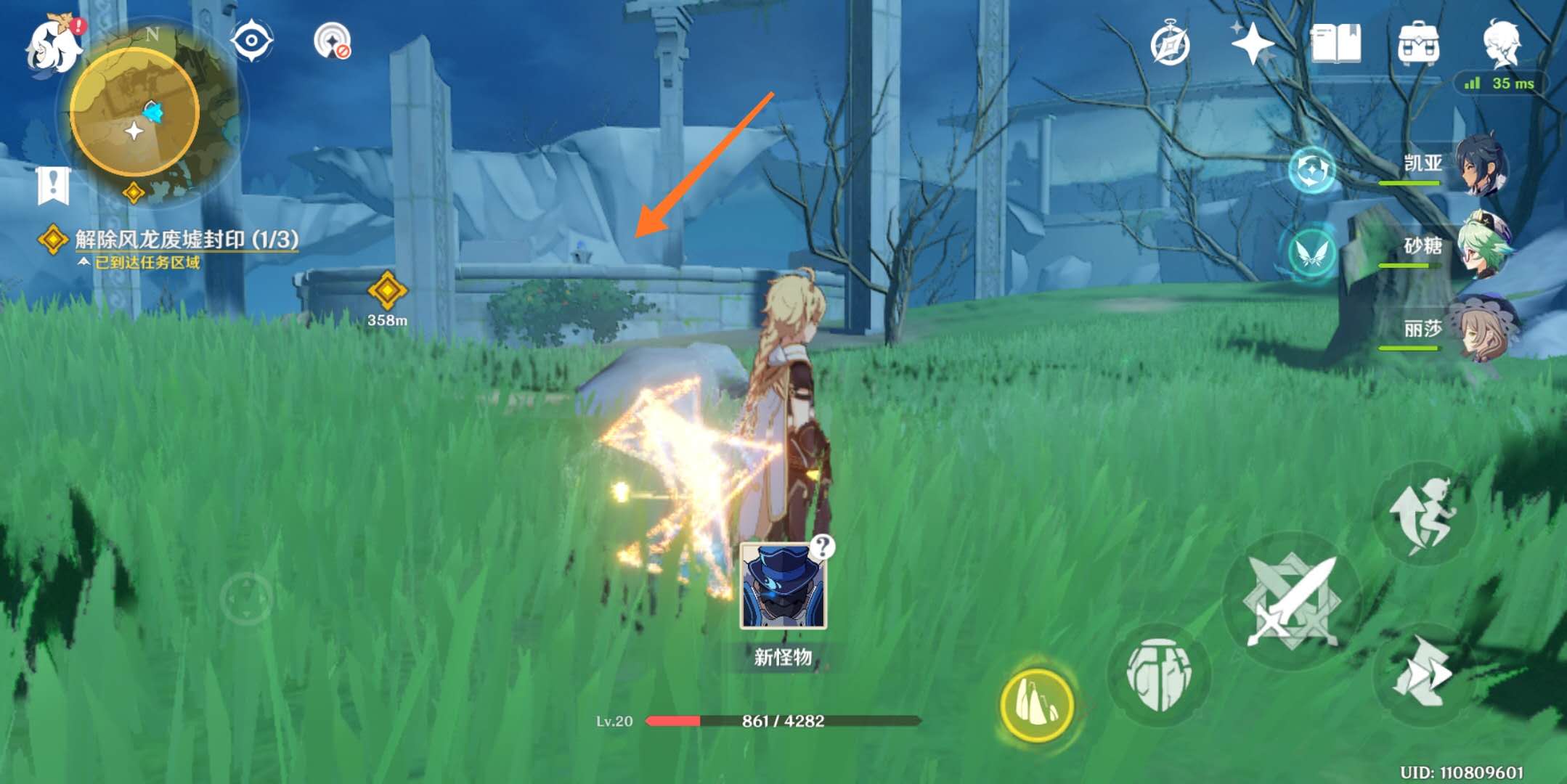The width and height of the screenshot is (1567, 784).
Task: Open the quest log bookmark icon
Action: [53, 185]
